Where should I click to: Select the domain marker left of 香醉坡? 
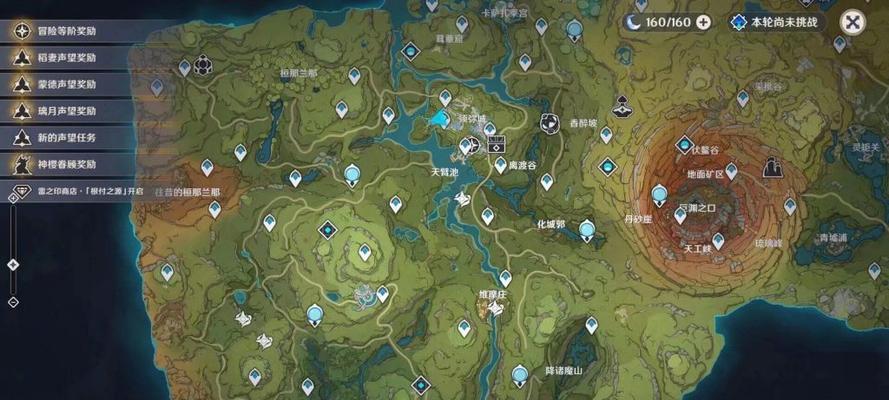(549, 122)
